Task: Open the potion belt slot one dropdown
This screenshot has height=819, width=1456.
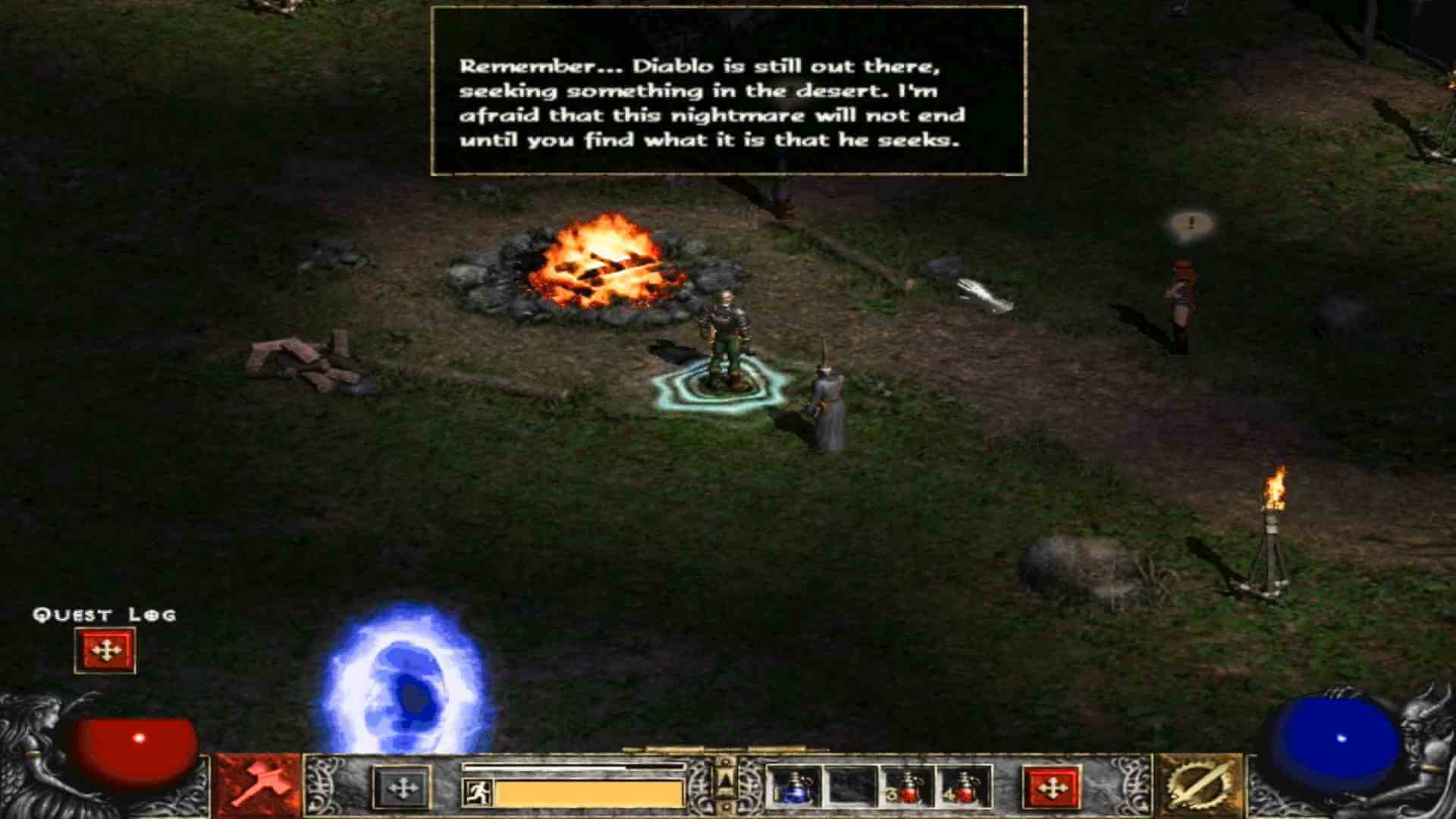Action: pos(792,789)
